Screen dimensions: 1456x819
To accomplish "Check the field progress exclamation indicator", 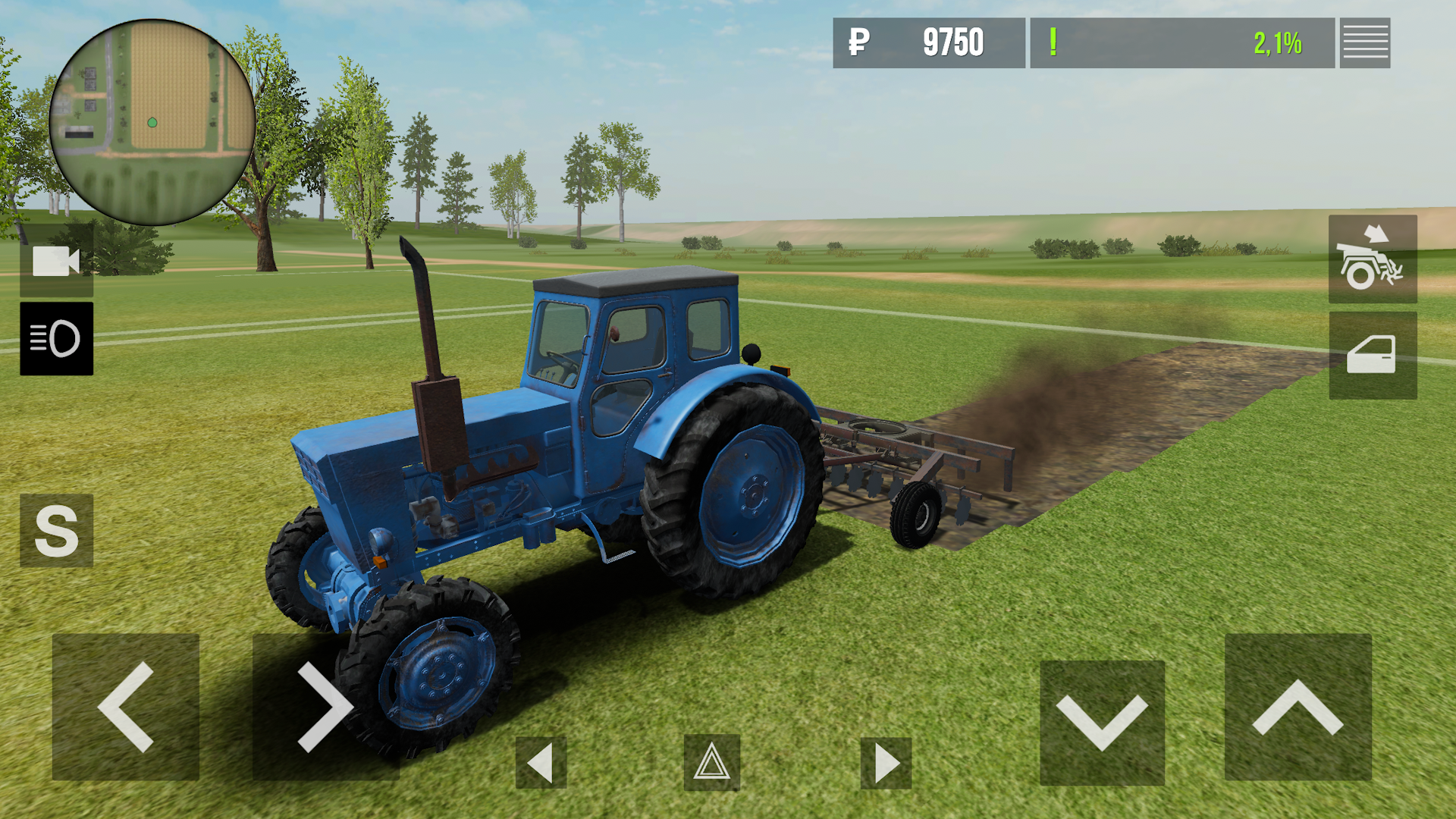I will pos(1054,43).
